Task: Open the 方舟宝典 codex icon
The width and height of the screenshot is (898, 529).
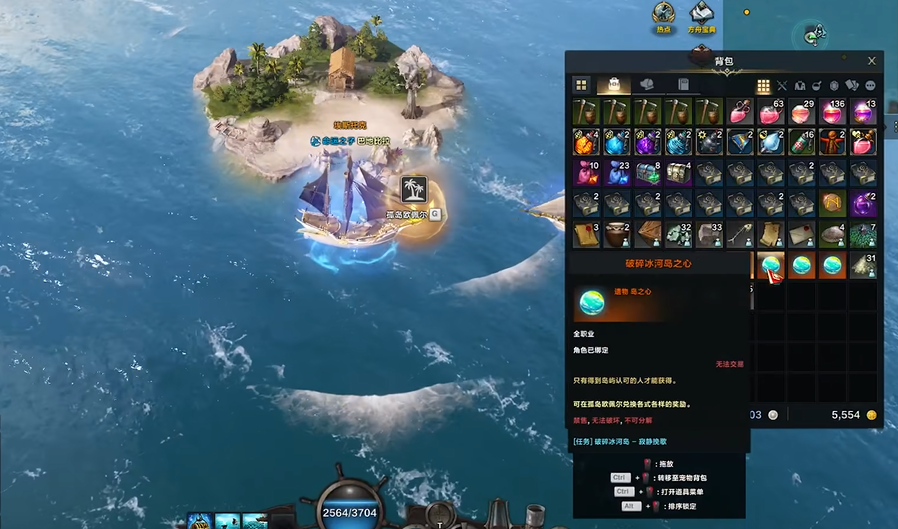Action: pyautogui.click(x=701, y=13)
